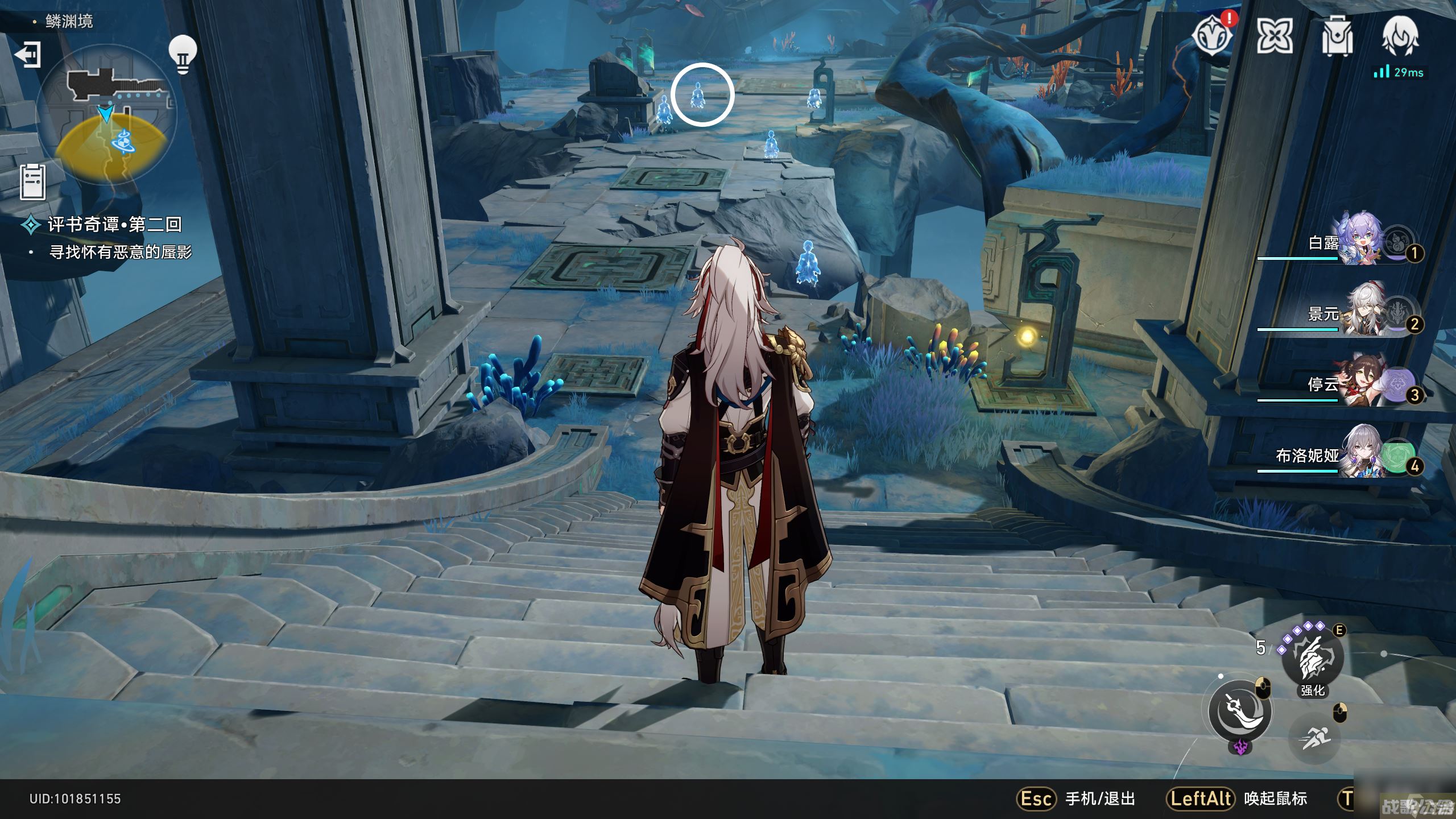
Task: Use the basic attack blade icon
Action: point(1240,711)
